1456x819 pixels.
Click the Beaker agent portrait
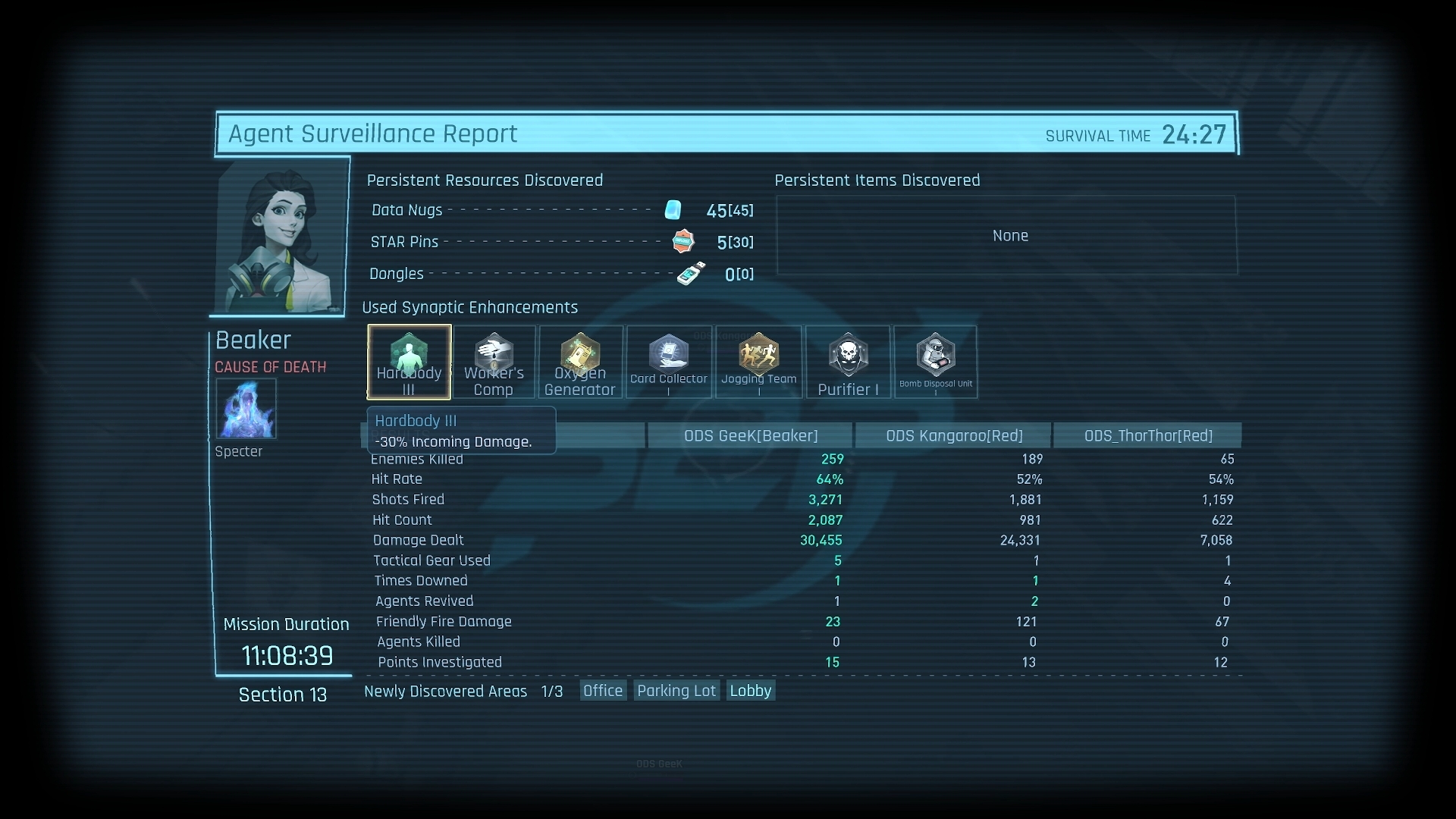click(x=281, y=236)
